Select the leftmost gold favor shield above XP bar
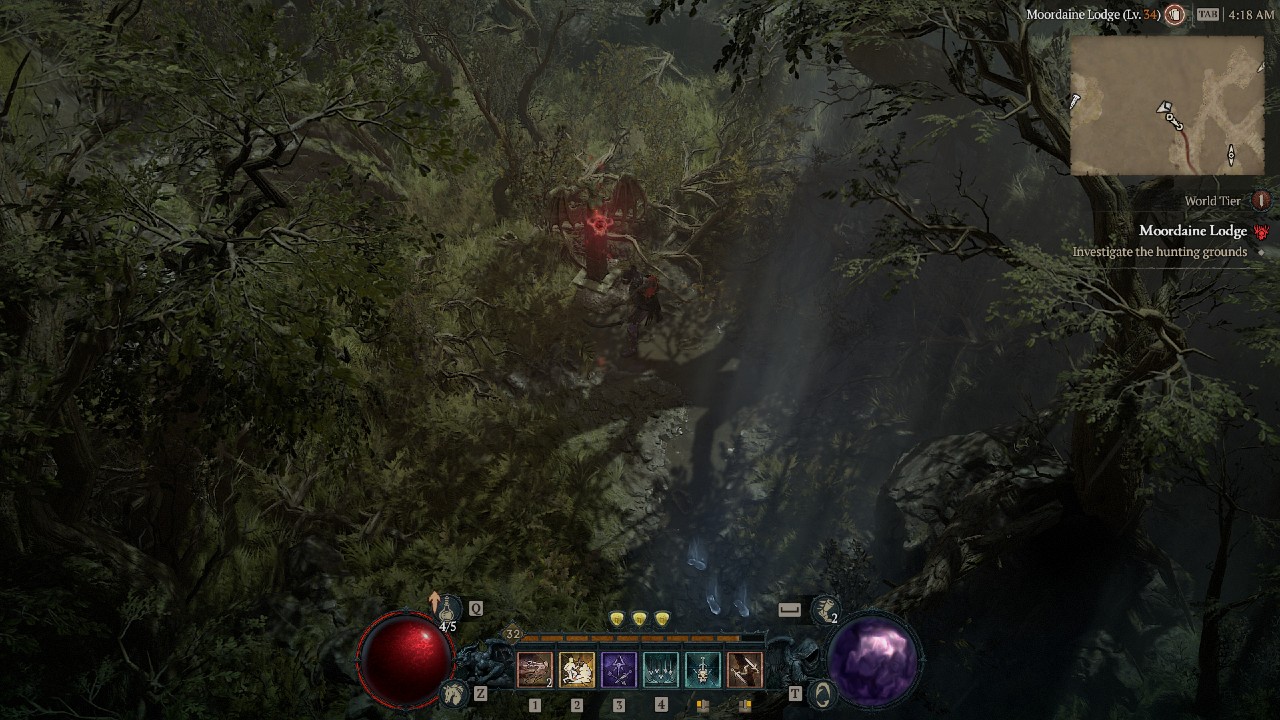 pyautogui.click(x=615, y=618)
